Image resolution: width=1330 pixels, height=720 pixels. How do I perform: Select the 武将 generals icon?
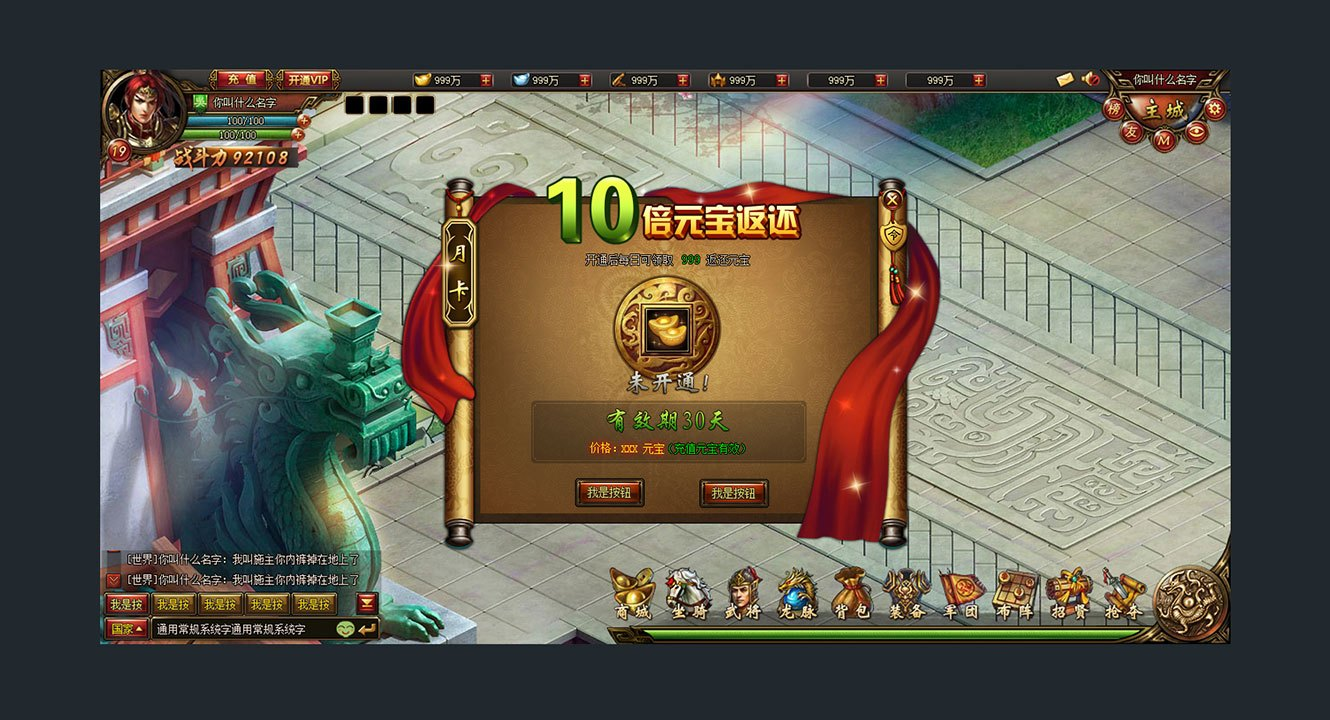tap(742, 587)
